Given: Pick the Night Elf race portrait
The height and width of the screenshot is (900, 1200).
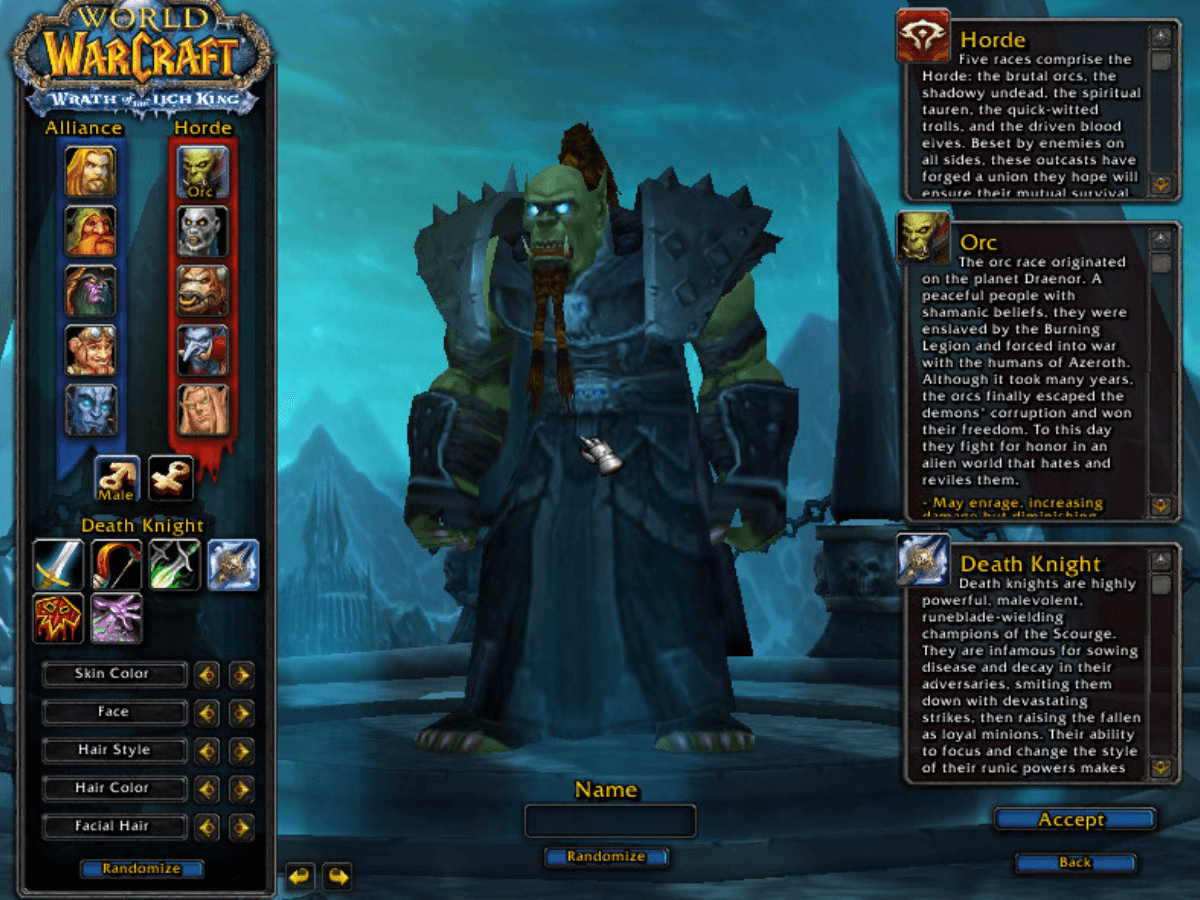Looking at the screenshot, I should (x=91, y=291).
